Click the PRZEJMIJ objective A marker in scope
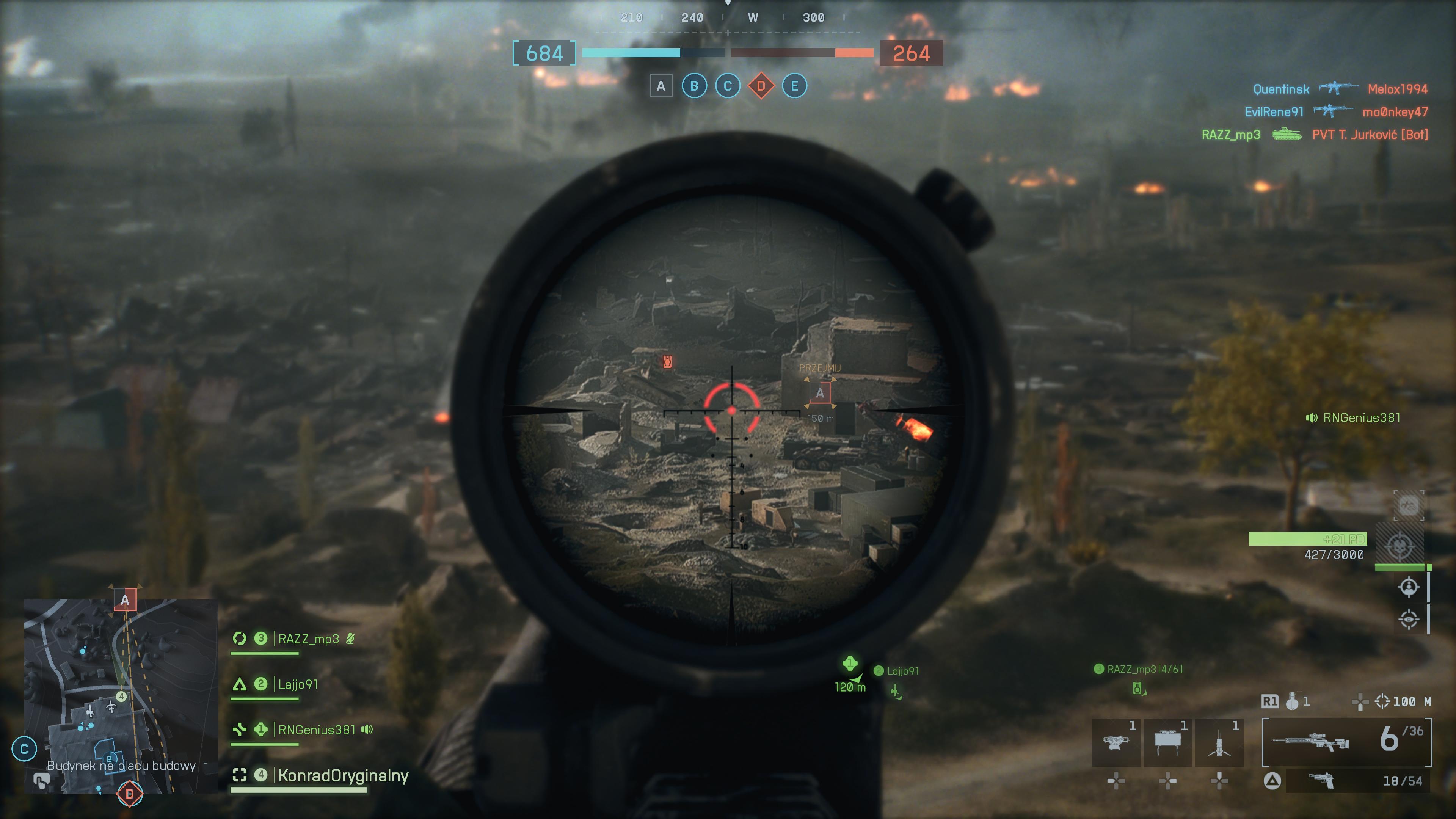 (x=819, y=393)
